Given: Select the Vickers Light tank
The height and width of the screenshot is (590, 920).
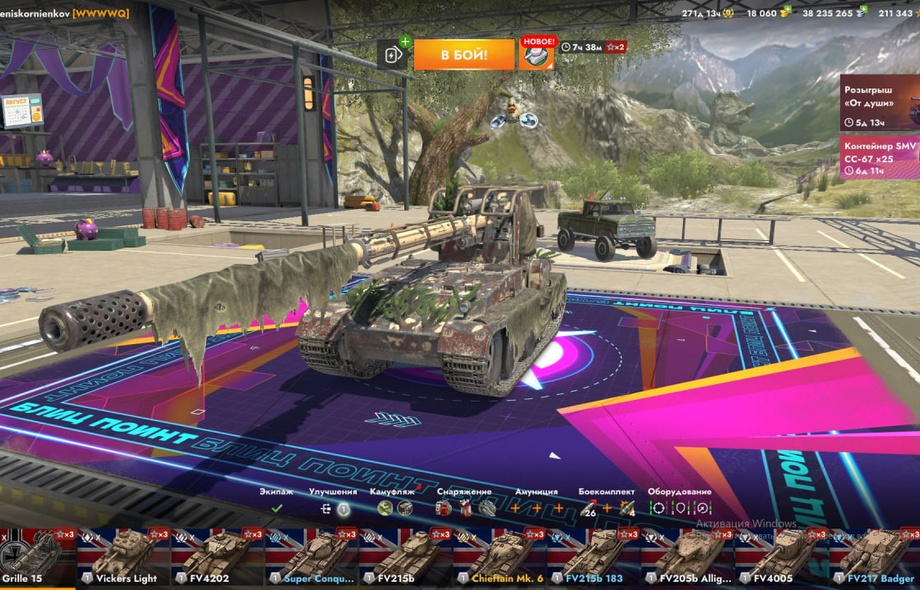Looking at the screenshot, I should 123,556.
